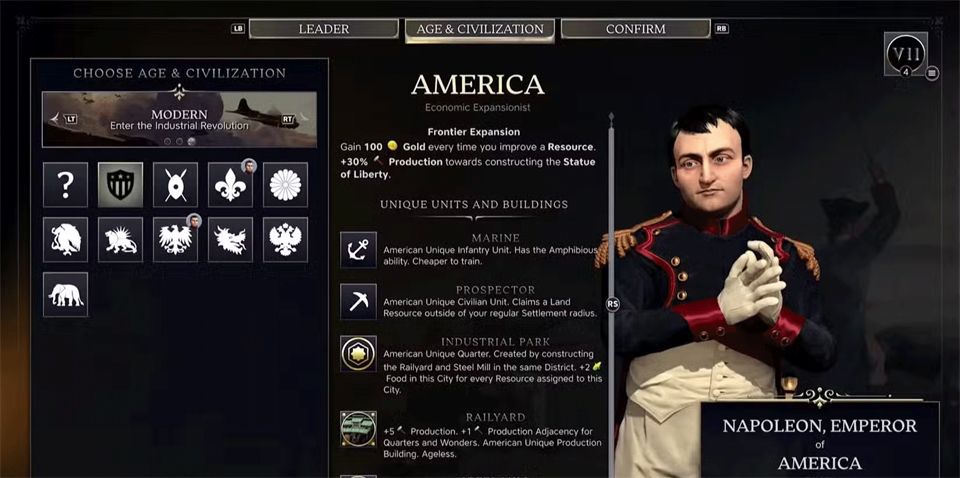Pick the dragon head civilization tile

(x=230, y=239)
